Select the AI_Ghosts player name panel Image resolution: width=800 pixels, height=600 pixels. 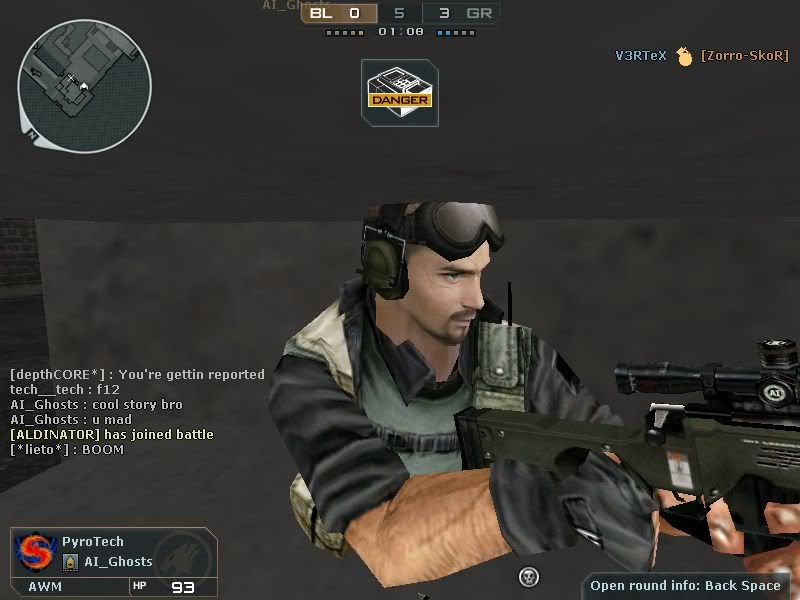[118, 562]
